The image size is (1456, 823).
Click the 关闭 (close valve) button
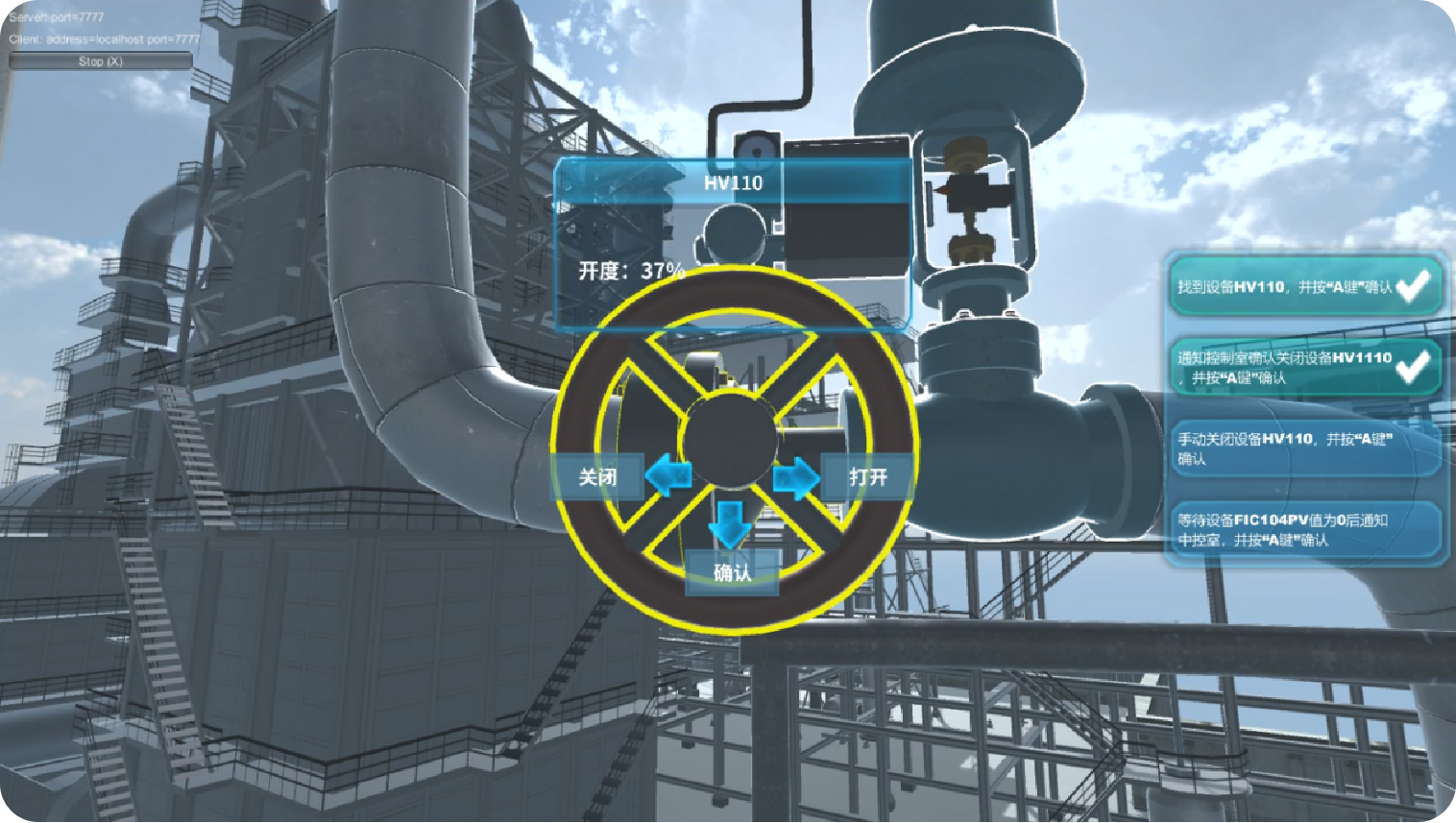597,476
